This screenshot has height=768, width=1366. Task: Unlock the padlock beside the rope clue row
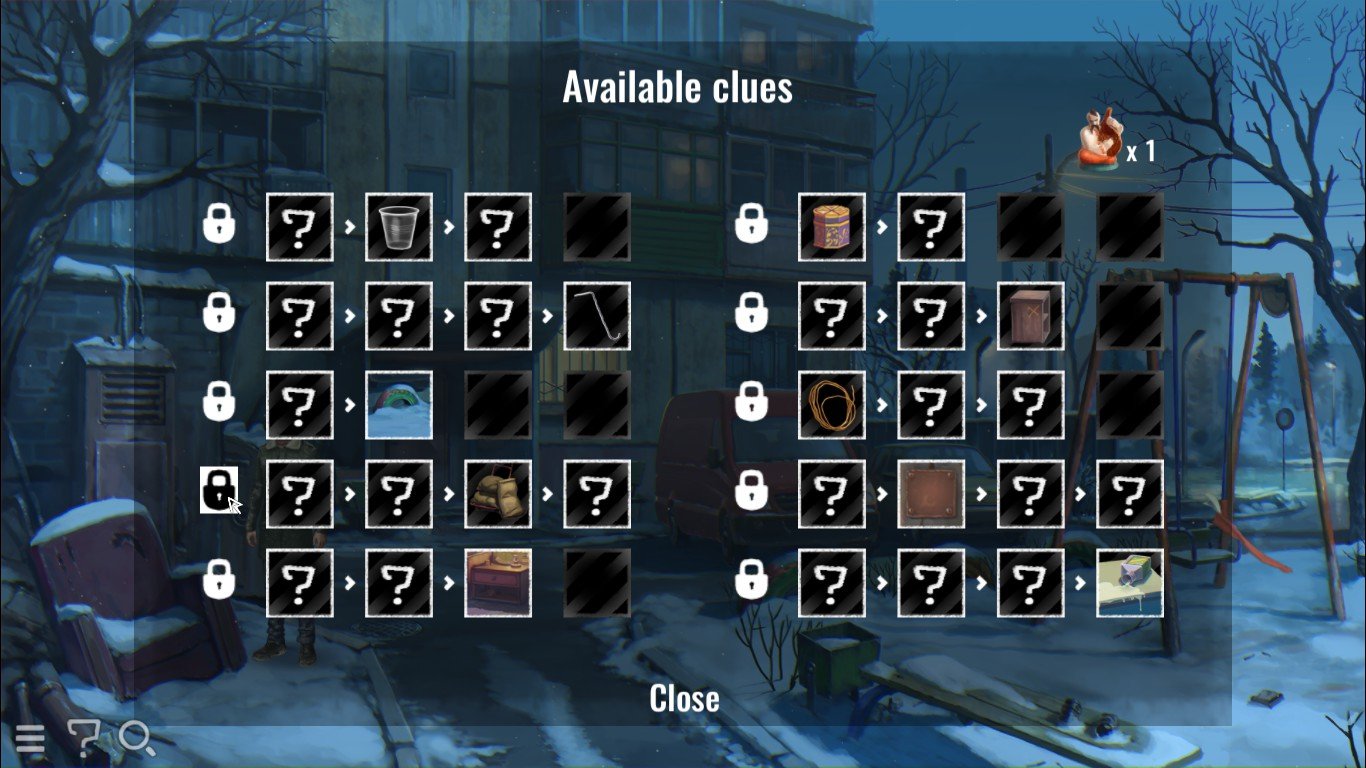tap(751, 402)
